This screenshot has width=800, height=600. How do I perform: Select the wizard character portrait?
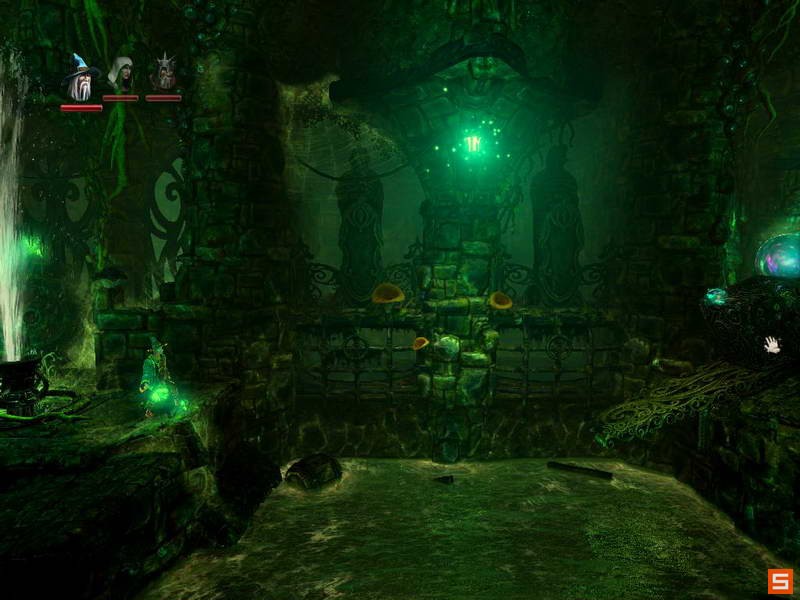click(80, 75)
